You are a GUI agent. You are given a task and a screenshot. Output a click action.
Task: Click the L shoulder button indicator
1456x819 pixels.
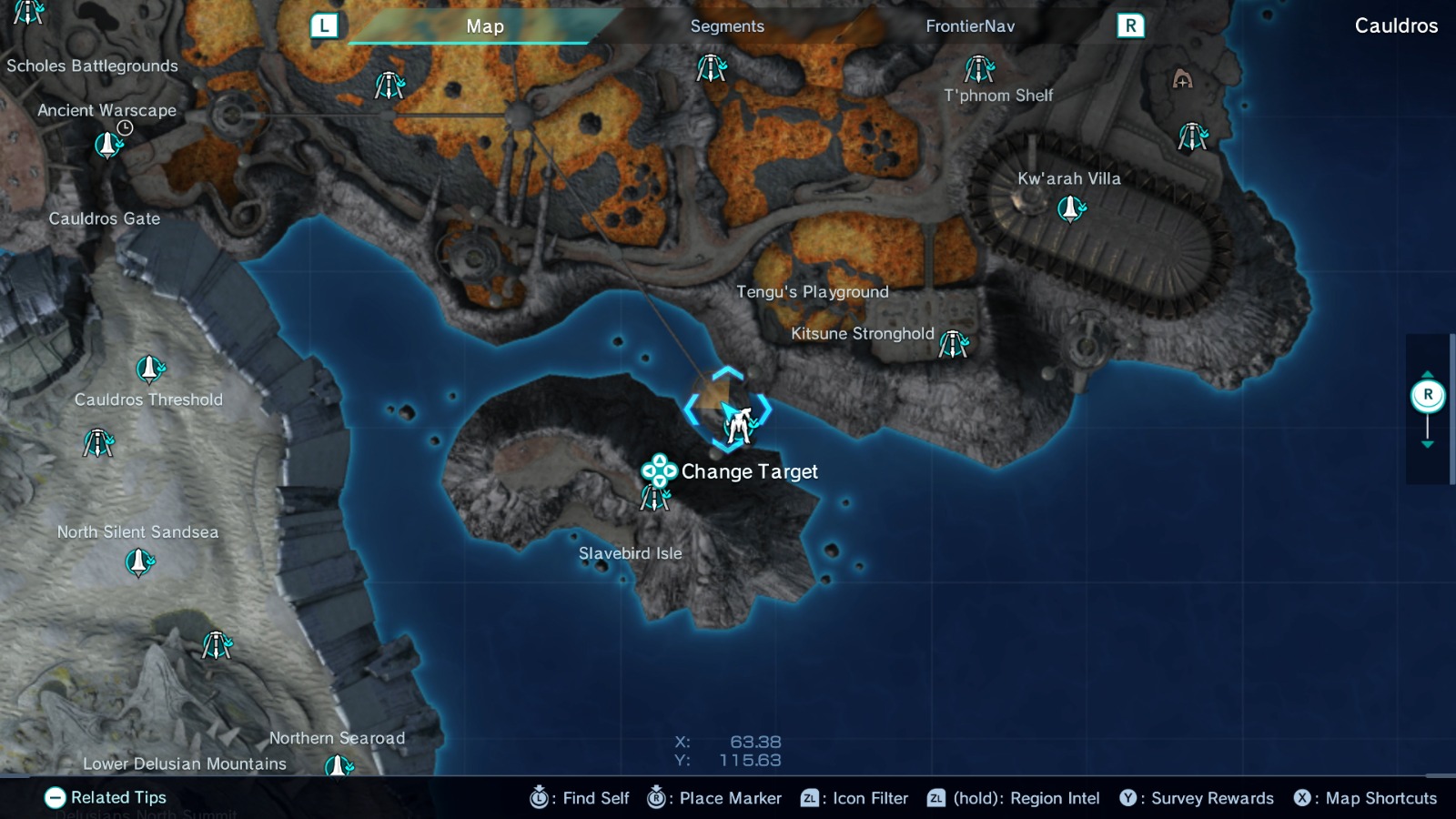(323, 26)
